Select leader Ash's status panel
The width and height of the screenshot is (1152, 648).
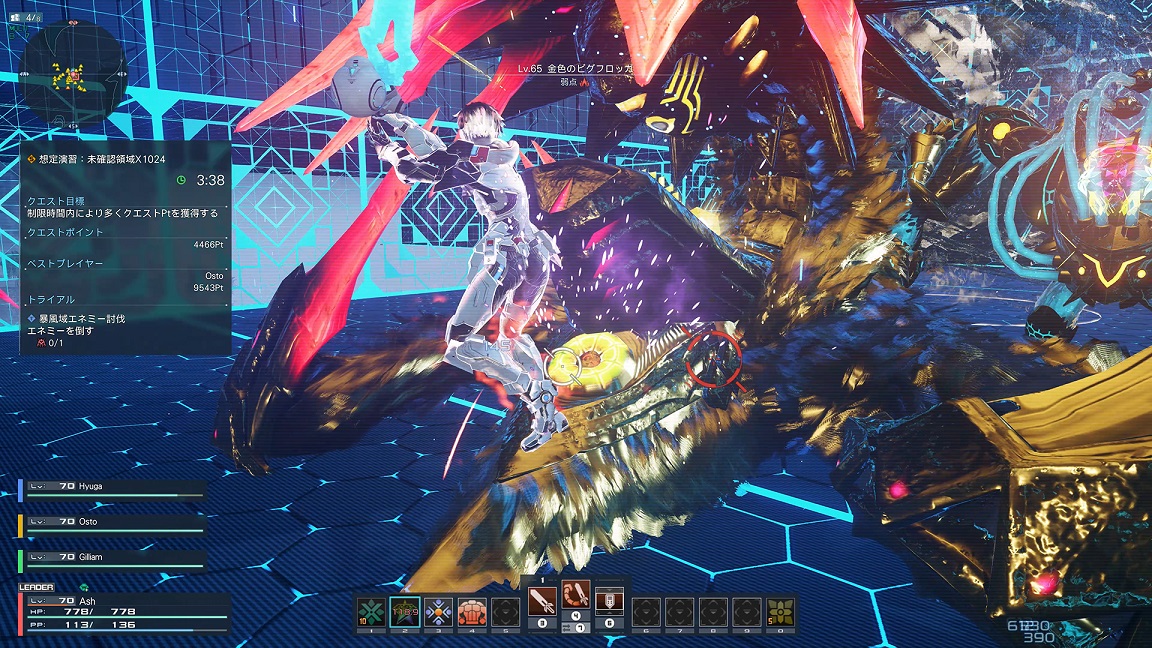point(123,612)
